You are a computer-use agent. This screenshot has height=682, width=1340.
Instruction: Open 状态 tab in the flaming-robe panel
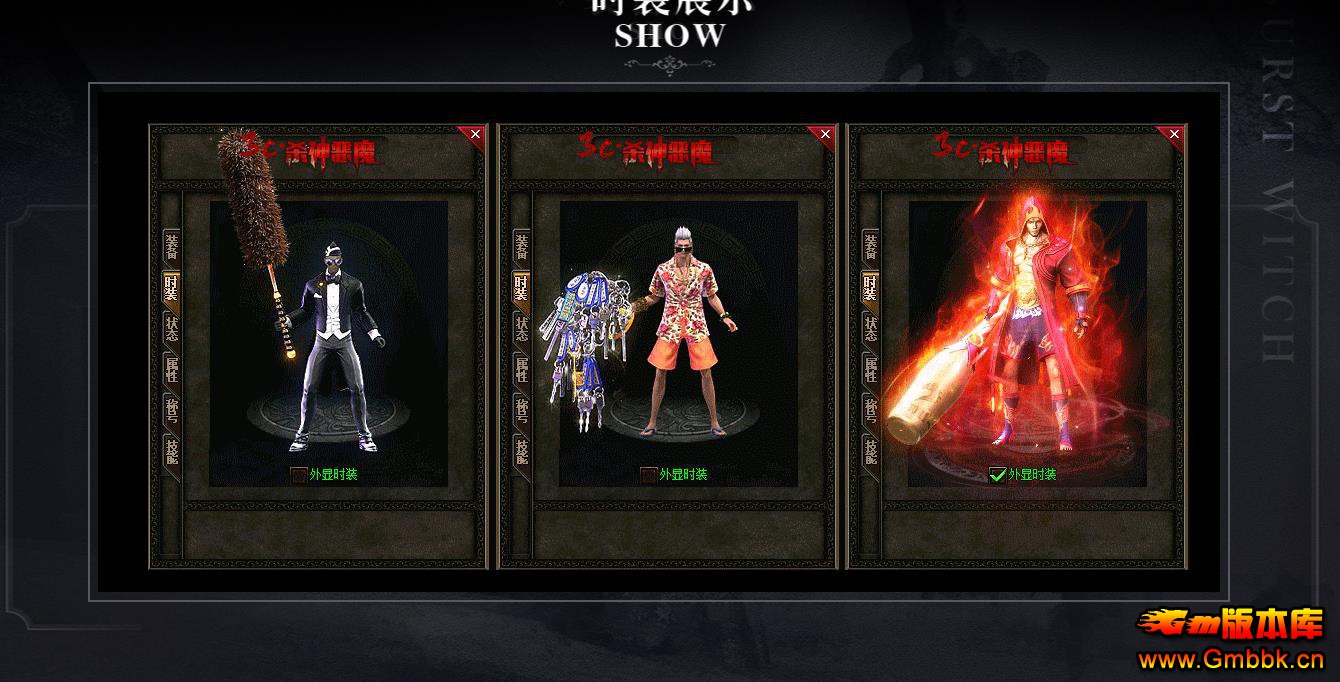tap(870, 329)
